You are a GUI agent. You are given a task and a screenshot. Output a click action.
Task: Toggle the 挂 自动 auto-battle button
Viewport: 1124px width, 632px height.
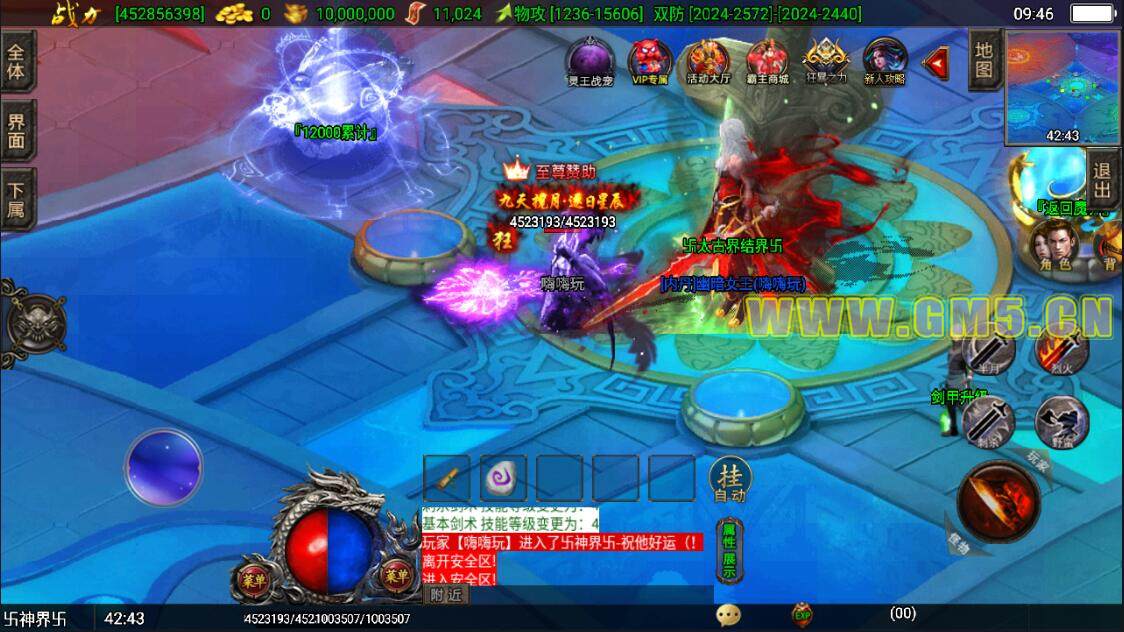(730, 480)
